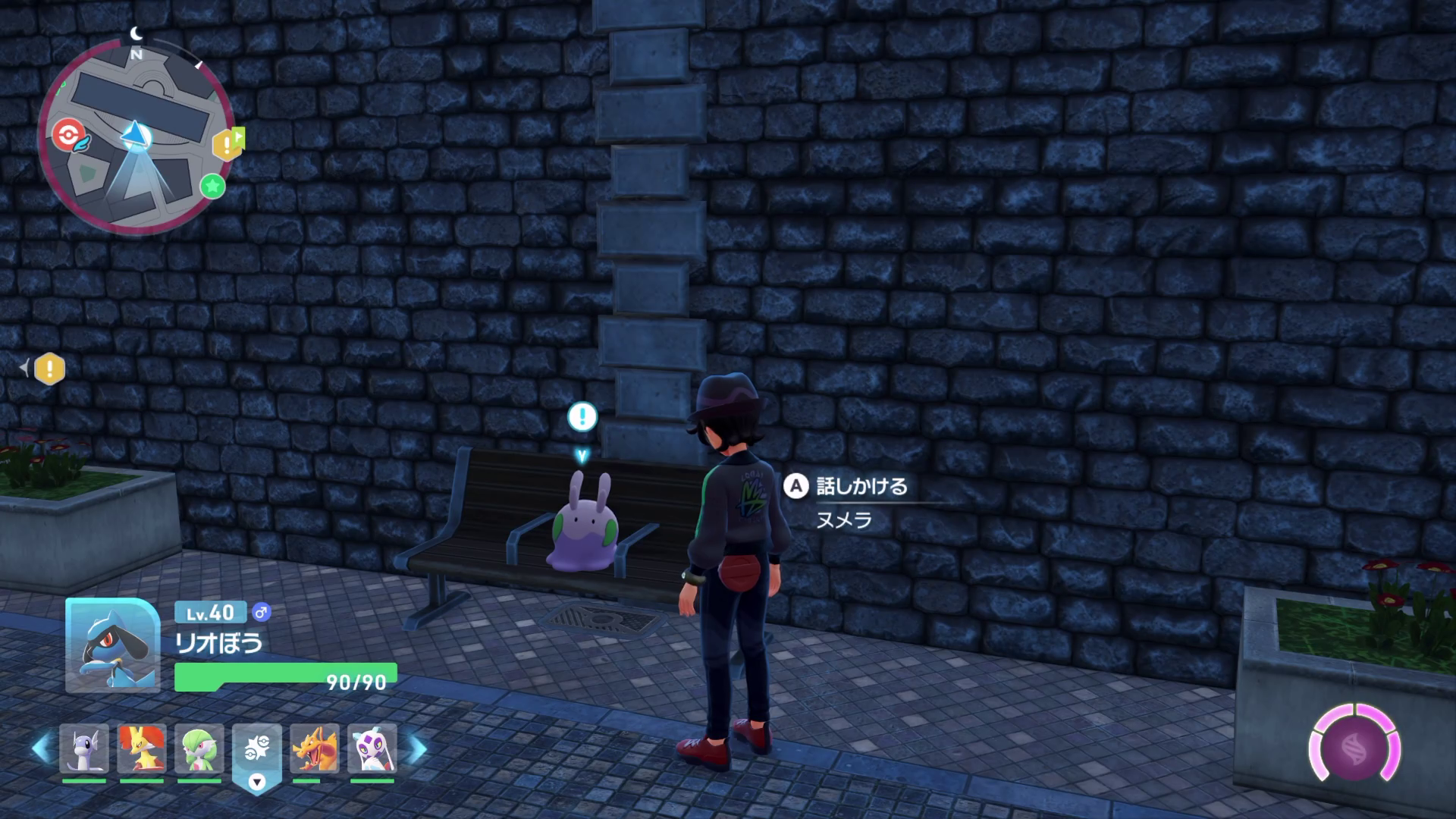Click the left party arrow
The height and width of the screenshot is (819, 1456).
pos(41,749)
